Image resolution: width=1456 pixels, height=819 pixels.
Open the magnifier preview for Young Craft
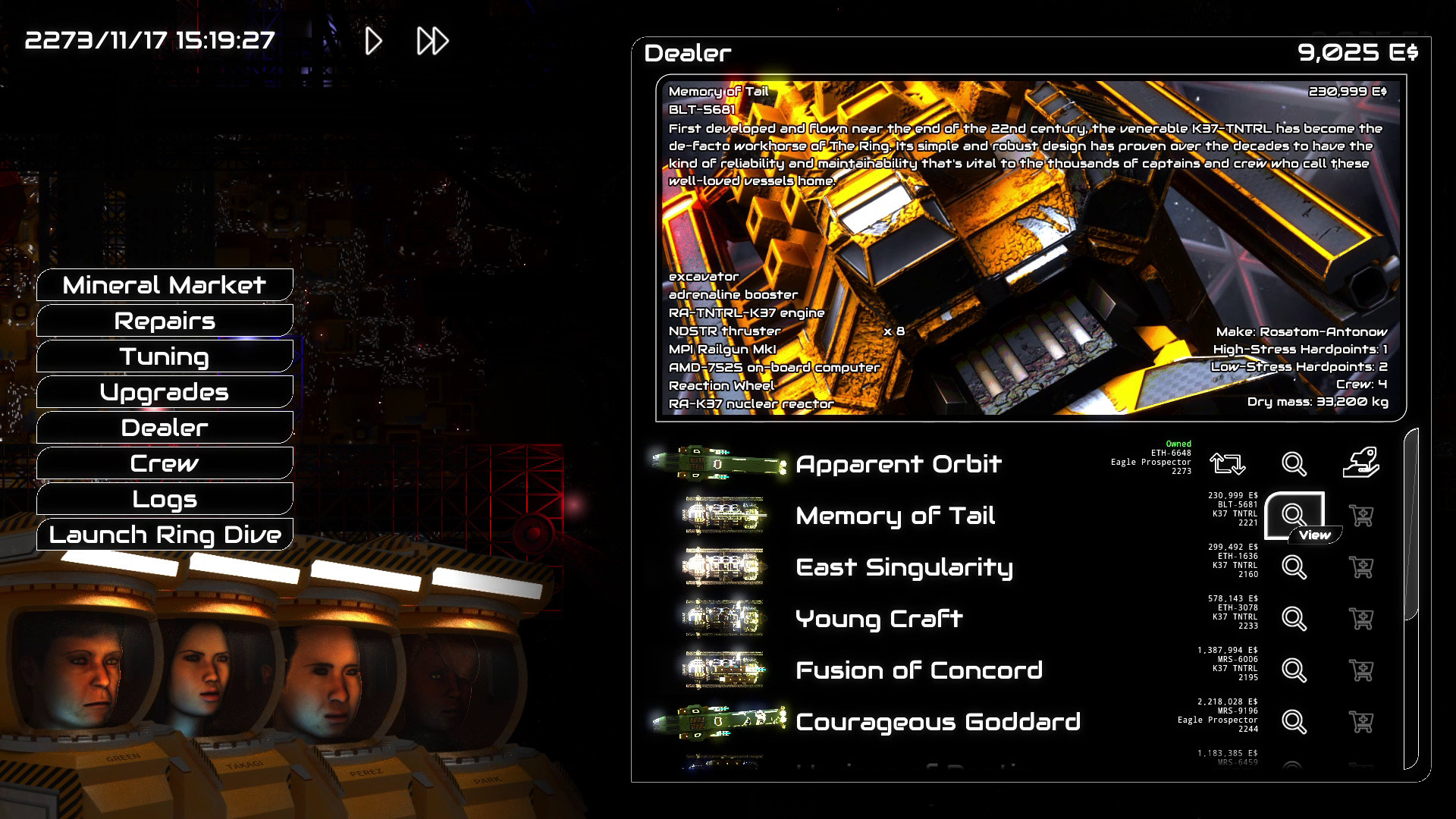click(1294, 618)
